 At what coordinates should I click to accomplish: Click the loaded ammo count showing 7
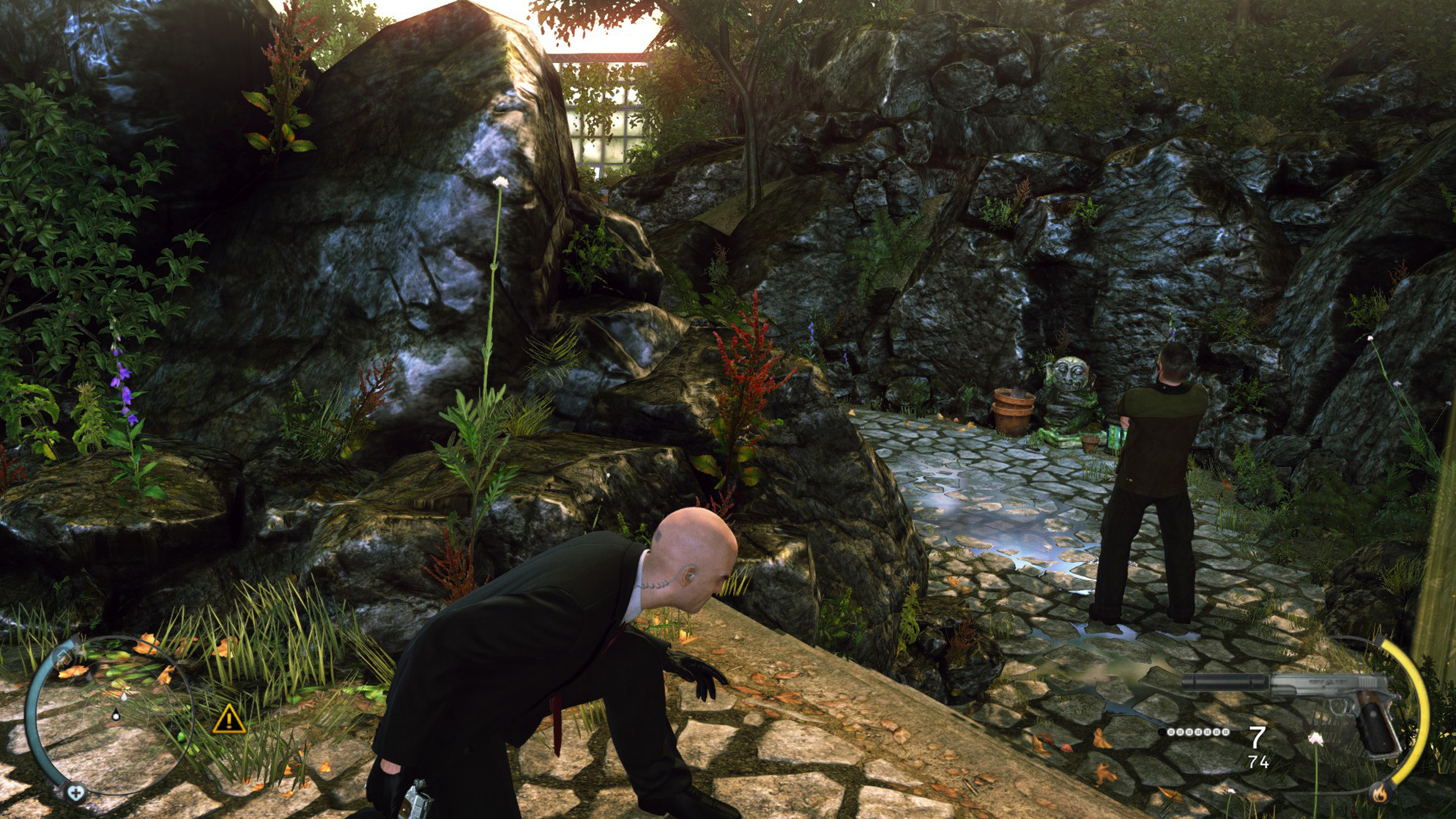click(1257, 738)
